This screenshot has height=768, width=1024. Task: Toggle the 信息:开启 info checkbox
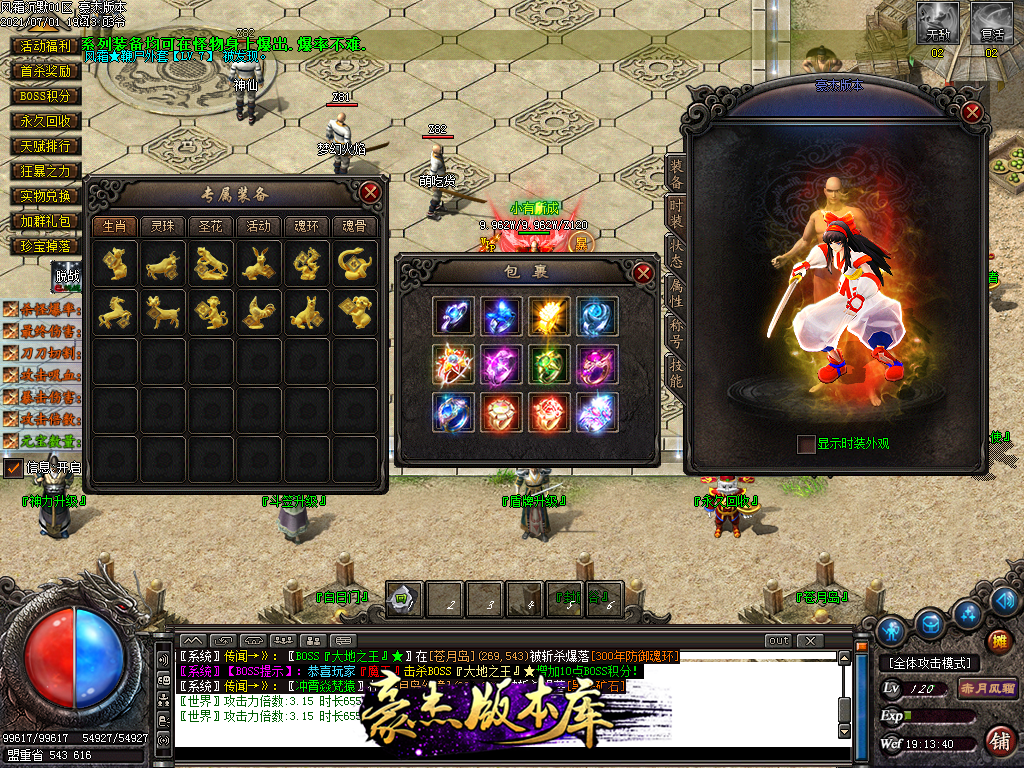(14, 467)
